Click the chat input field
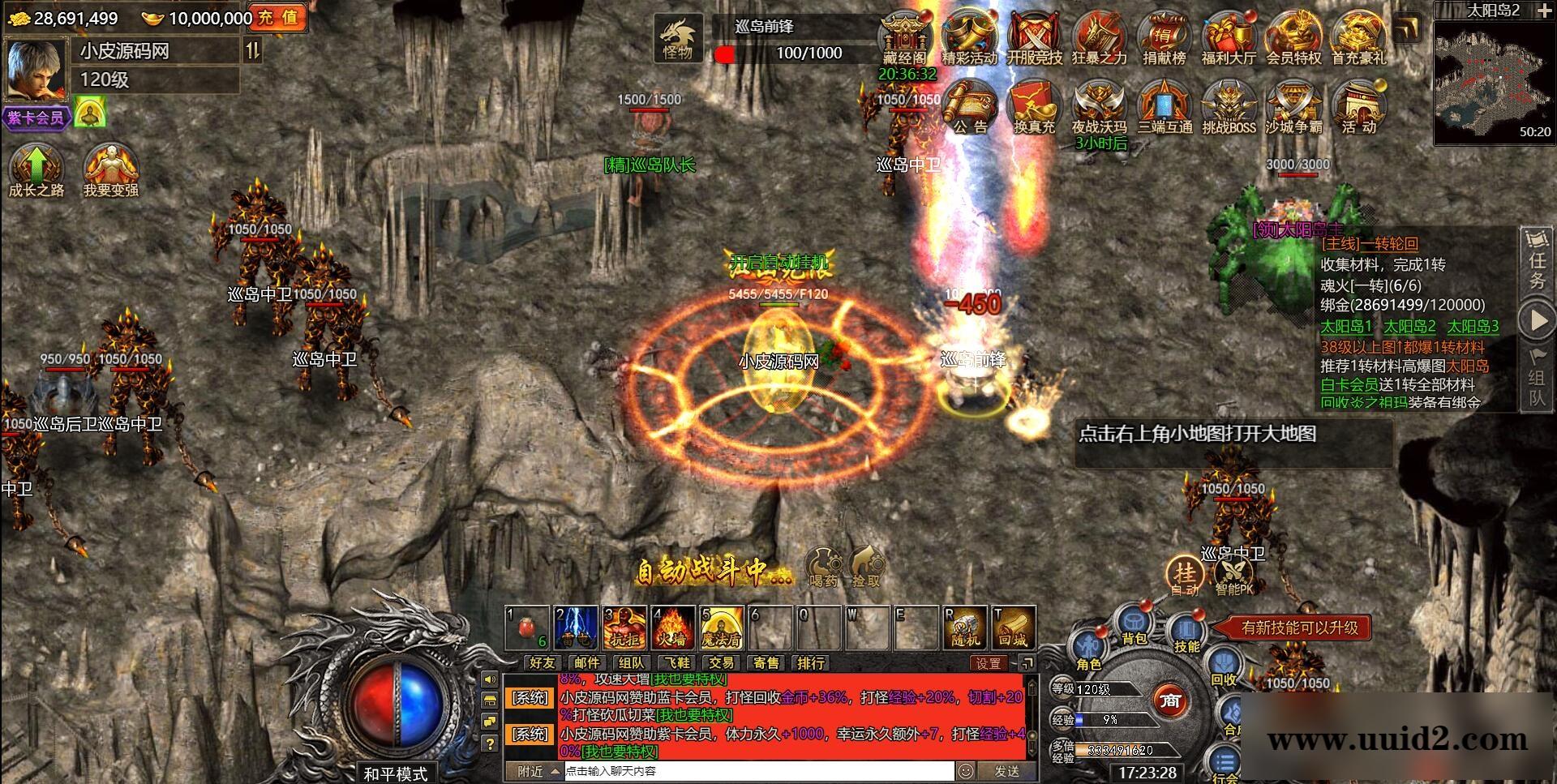 click(758, 771)
